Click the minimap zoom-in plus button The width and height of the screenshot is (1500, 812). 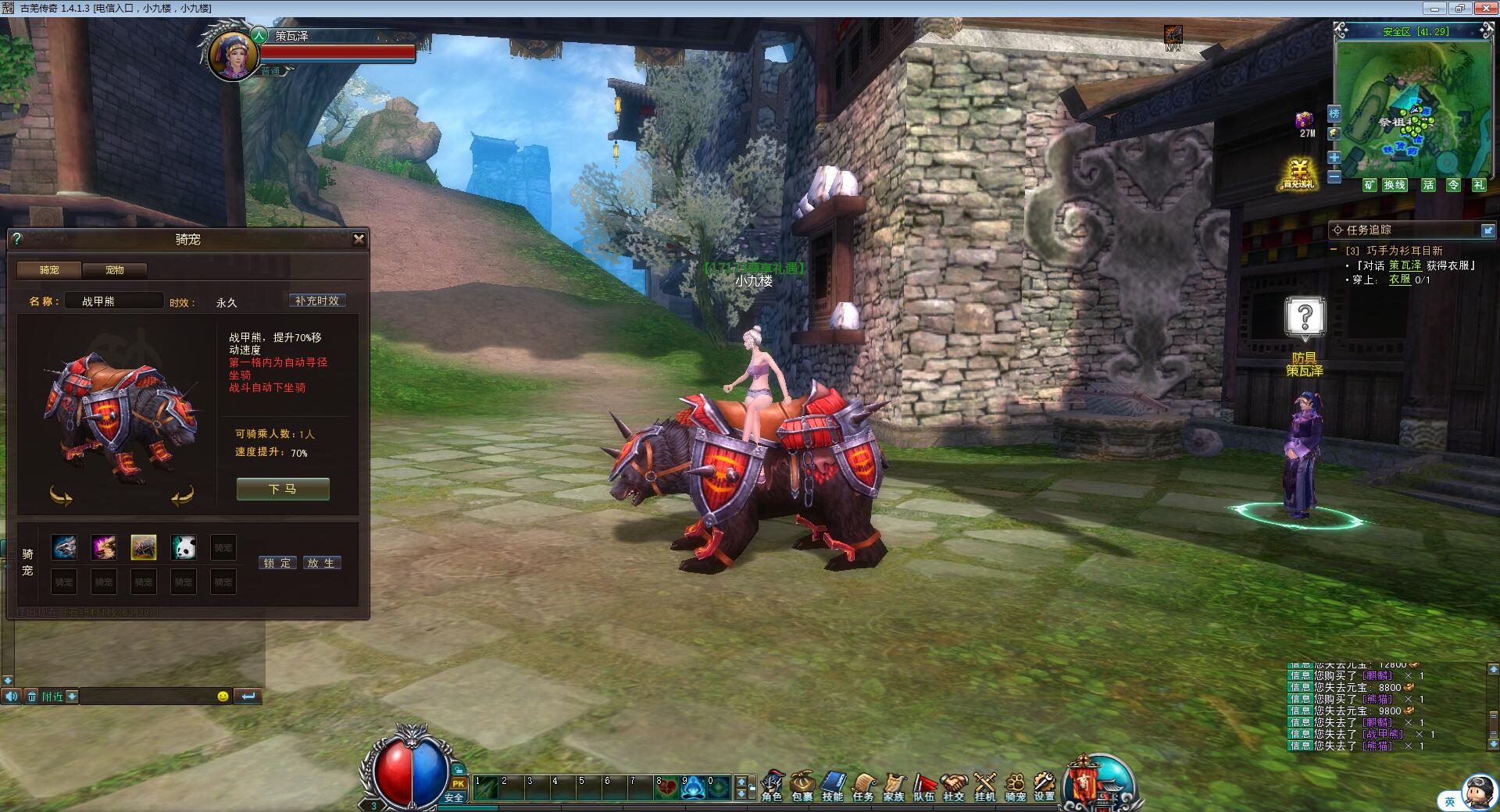point(1334,158)
